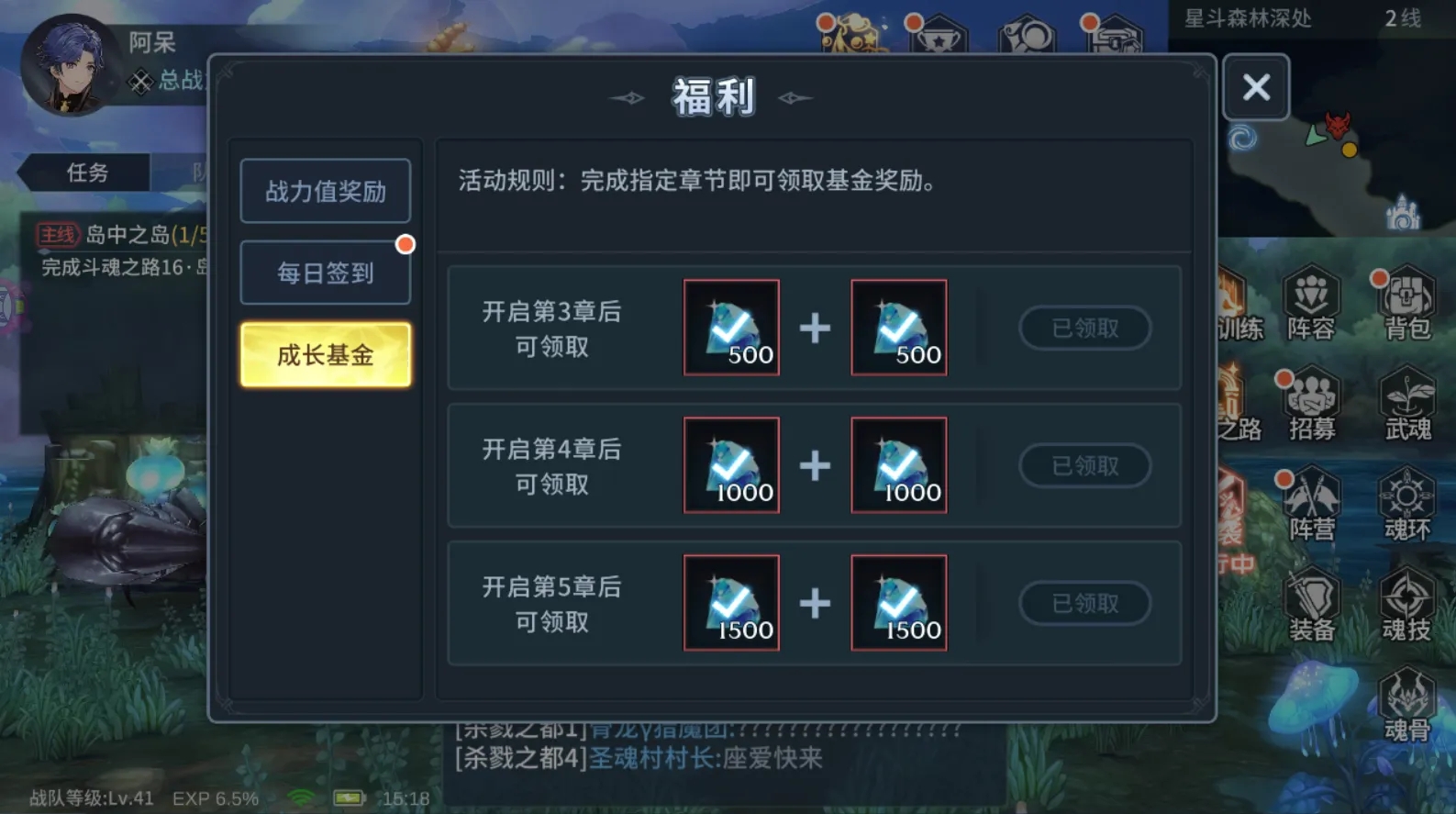Switch to the 每日签到 tab
1456x814 pixels.
(326, 272)
